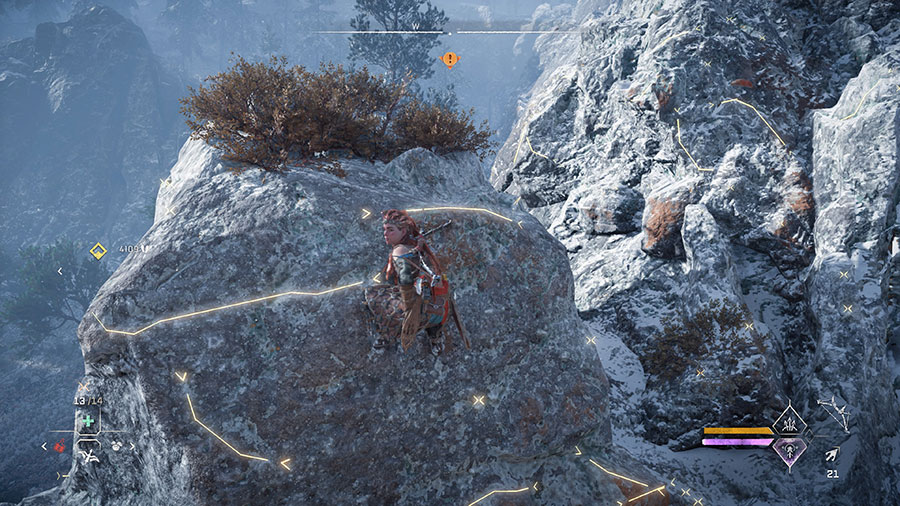The height and width of the screenshot is (506, 900).
Task: Click the right arrow of the tool selector
Action: point(131,446)
